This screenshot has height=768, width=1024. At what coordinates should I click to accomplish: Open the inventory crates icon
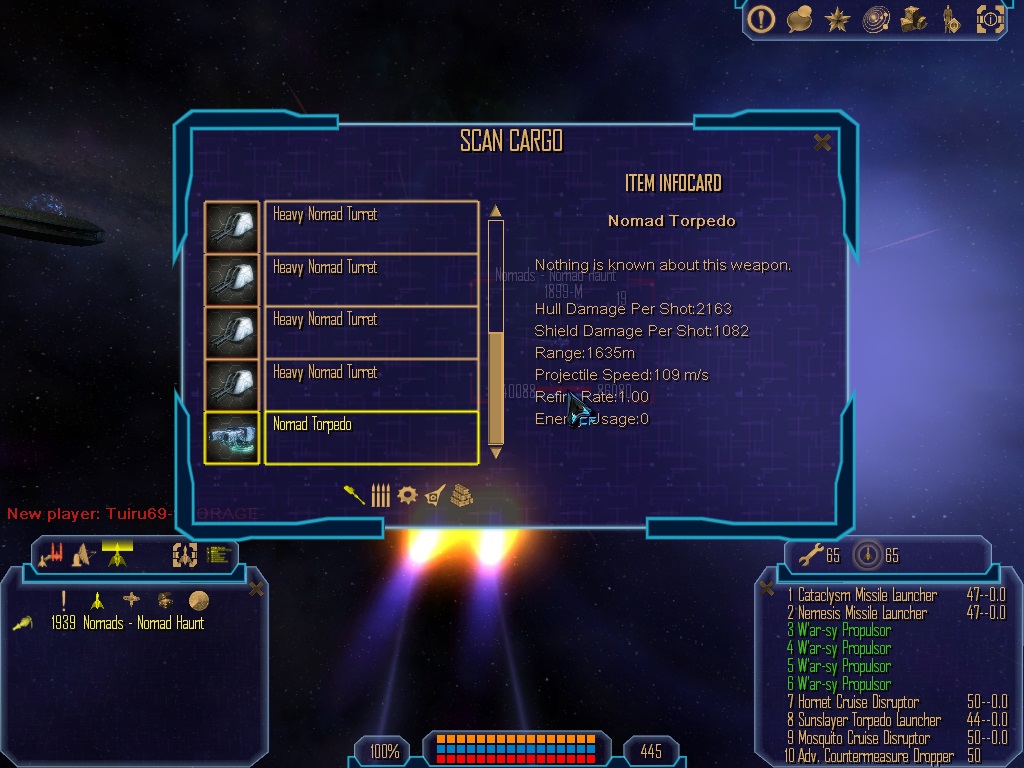913,18
